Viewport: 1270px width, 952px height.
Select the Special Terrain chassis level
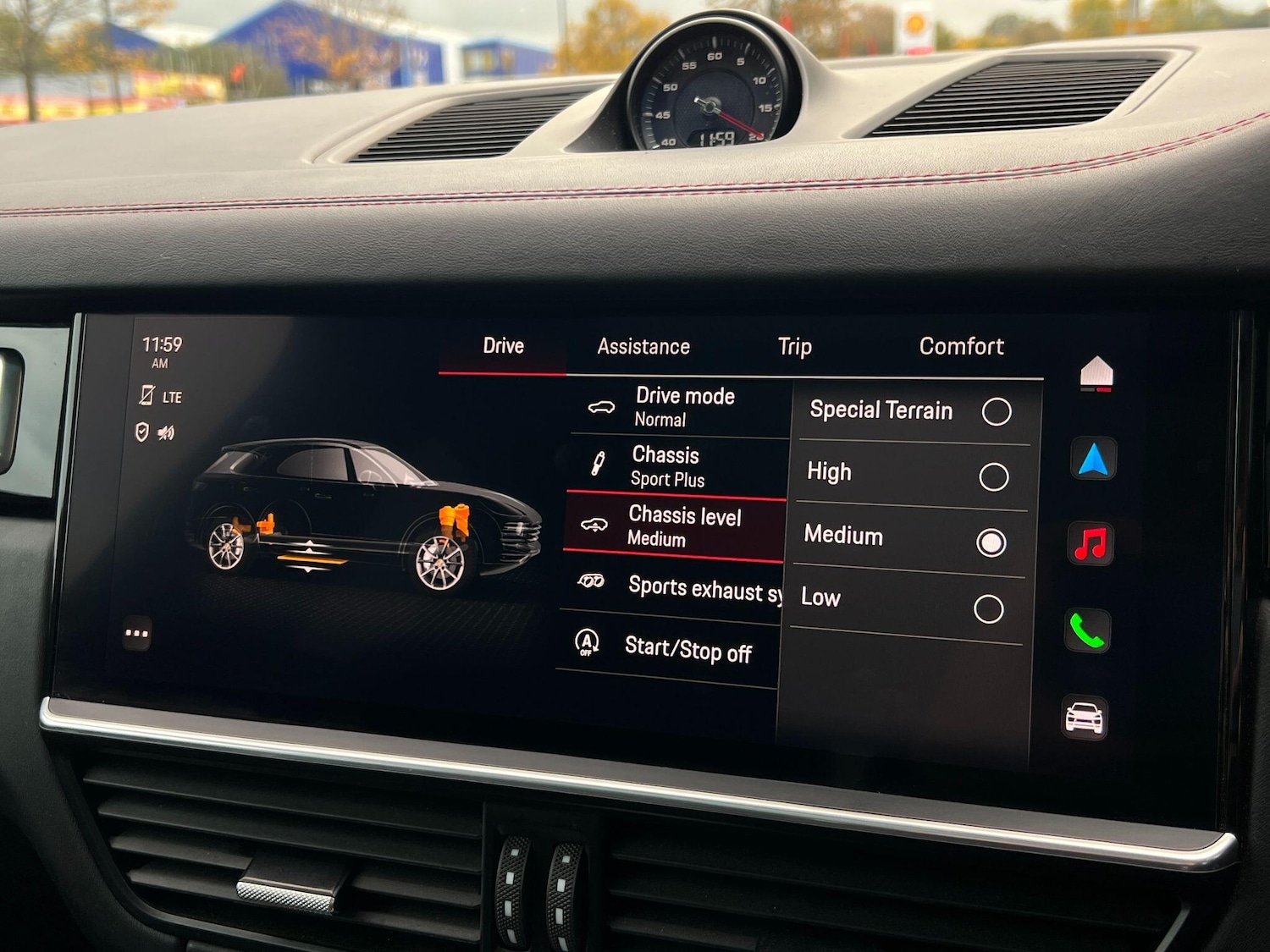[996, 412]
